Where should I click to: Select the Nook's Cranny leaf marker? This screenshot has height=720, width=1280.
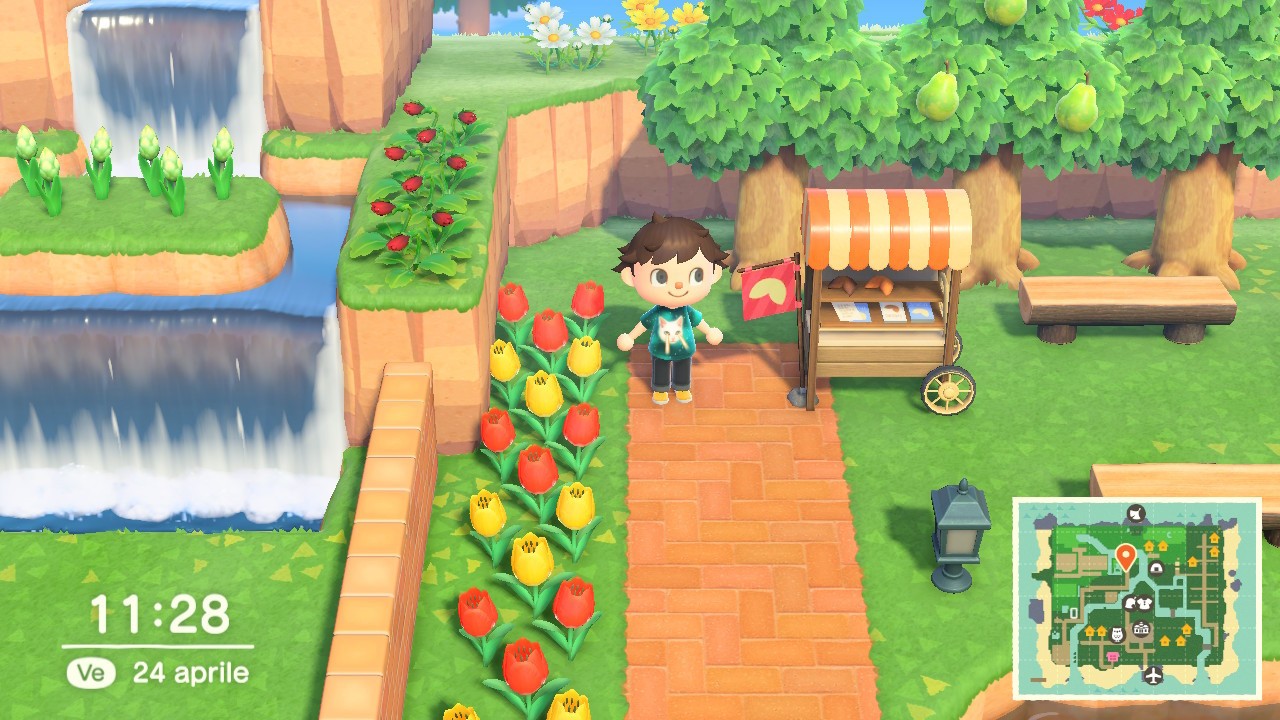tap(1130, 603)
